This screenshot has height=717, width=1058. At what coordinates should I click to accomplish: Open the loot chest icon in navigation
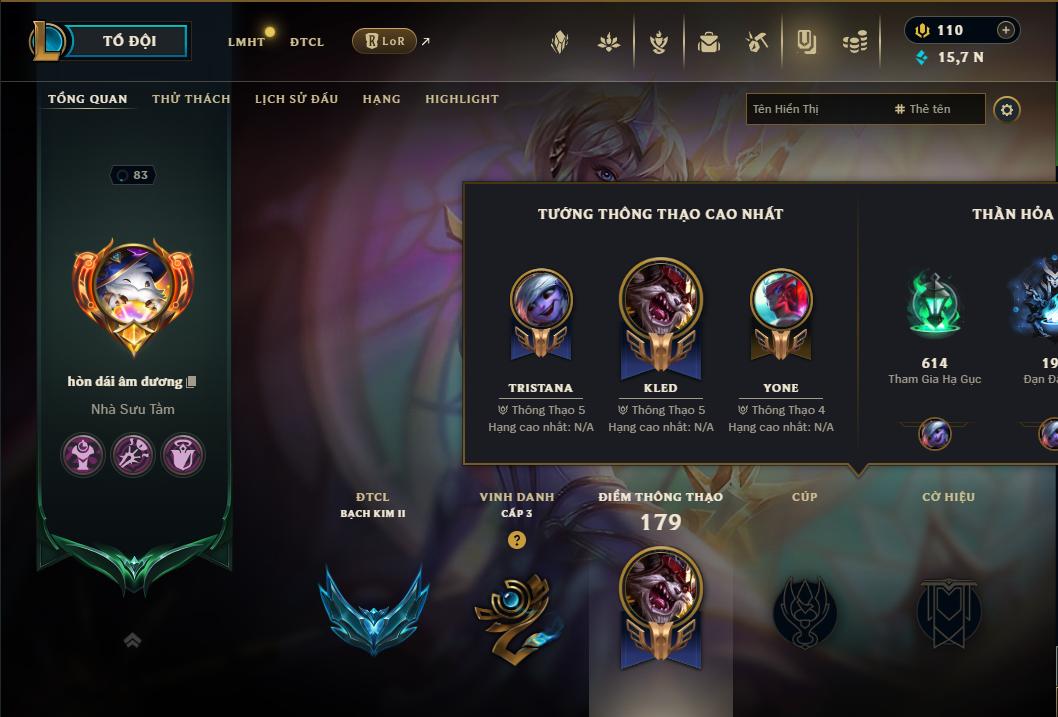click(709, 42)
